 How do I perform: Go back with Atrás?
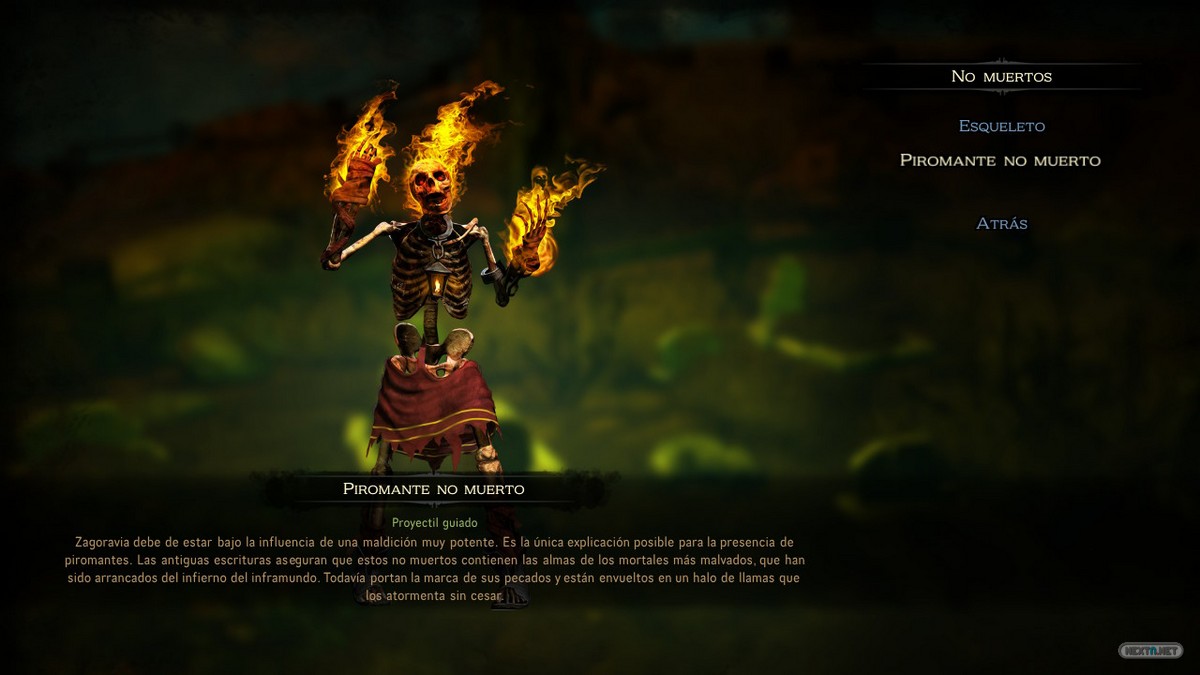coord(1001,223)
